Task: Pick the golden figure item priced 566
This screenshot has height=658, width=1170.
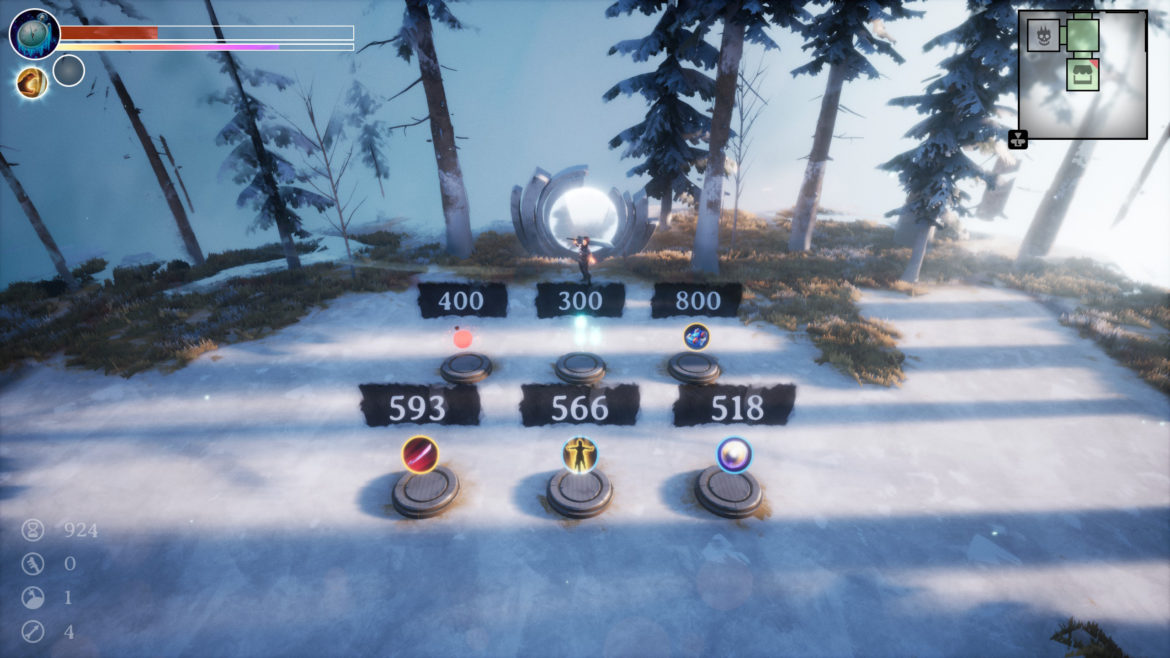Action: tap(580, 455)
